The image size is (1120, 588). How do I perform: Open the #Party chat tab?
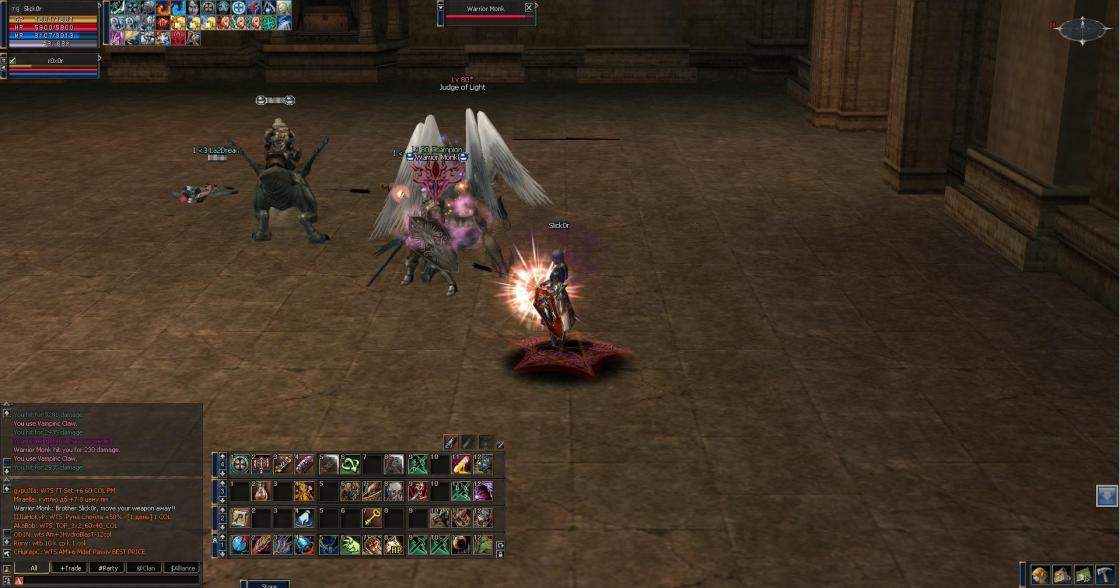point(107,568)
